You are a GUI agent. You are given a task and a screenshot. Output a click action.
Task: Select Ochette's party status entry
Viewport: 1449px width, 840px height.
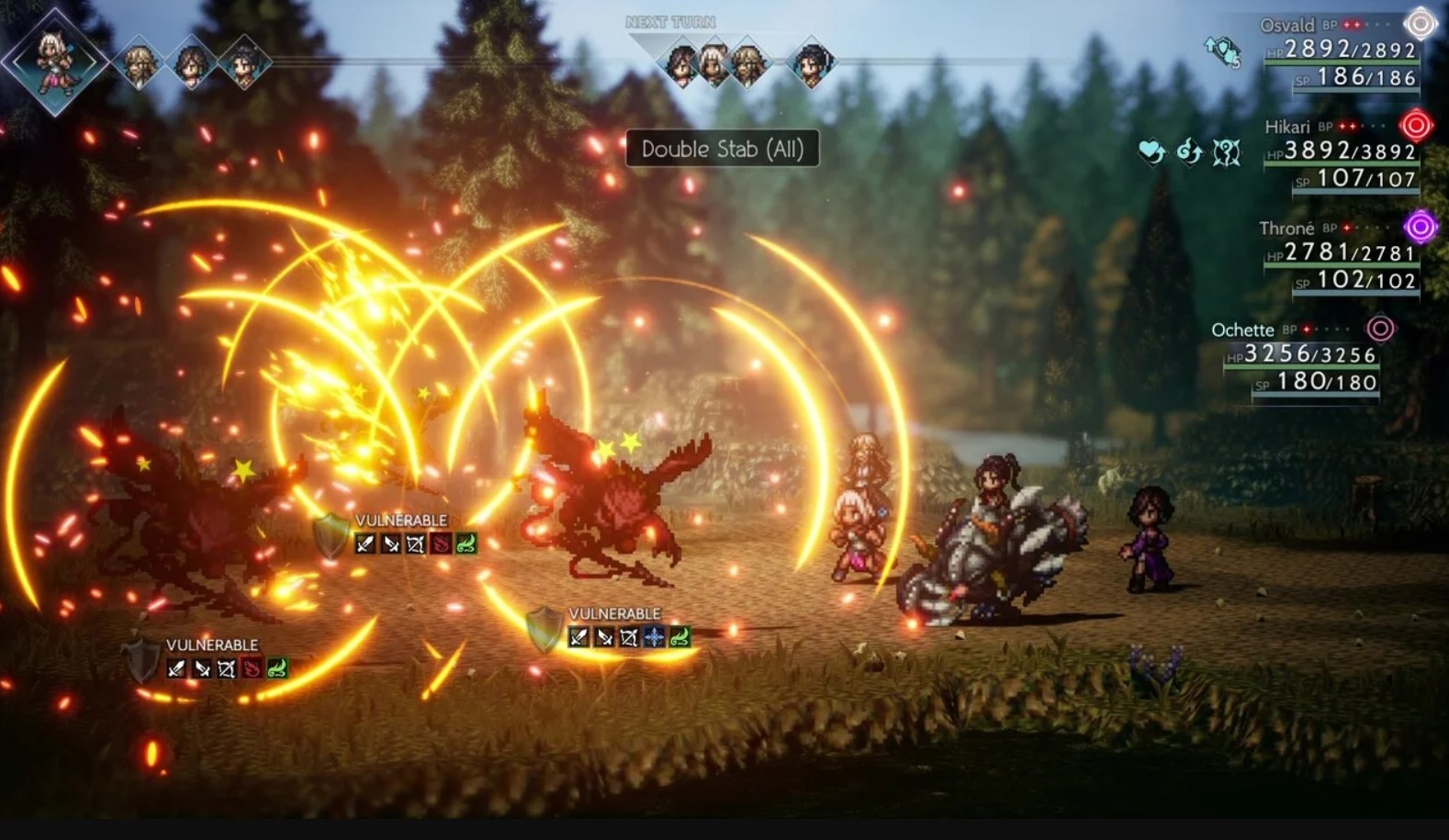pyautogui.click(x=1302, y=356)
